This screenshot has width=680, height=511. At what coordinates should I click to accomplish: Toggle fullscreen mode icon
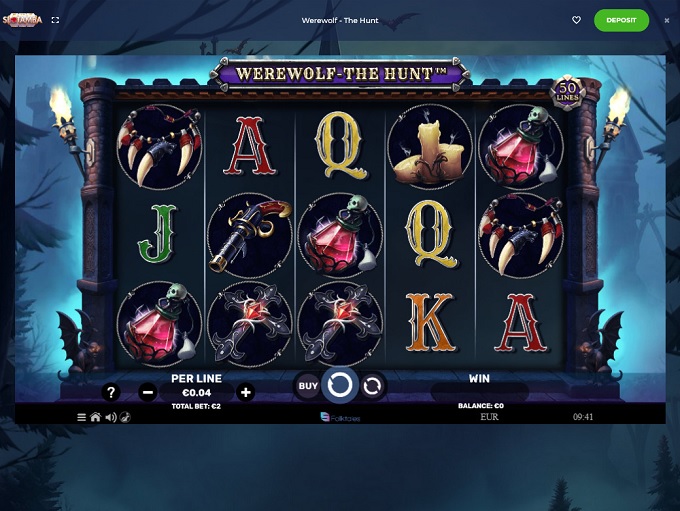tap(55, 20)
